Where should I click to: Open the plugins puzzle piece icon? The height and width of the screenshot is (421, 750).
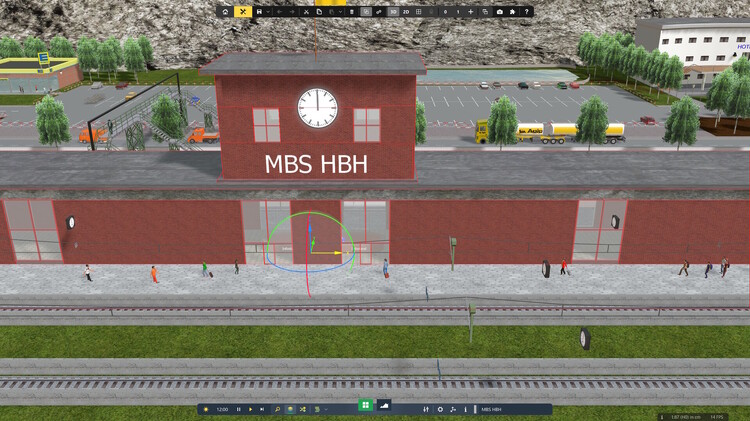tap(512, 12)
